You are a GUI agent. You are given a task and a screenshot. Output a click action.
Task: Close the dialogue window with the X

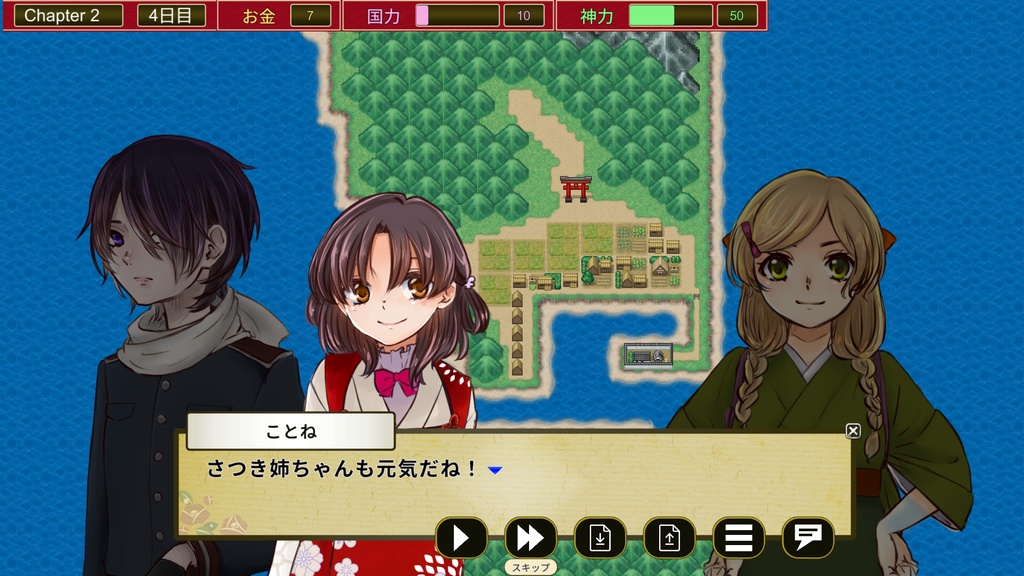pyautogui.click(x=853, y=431)
